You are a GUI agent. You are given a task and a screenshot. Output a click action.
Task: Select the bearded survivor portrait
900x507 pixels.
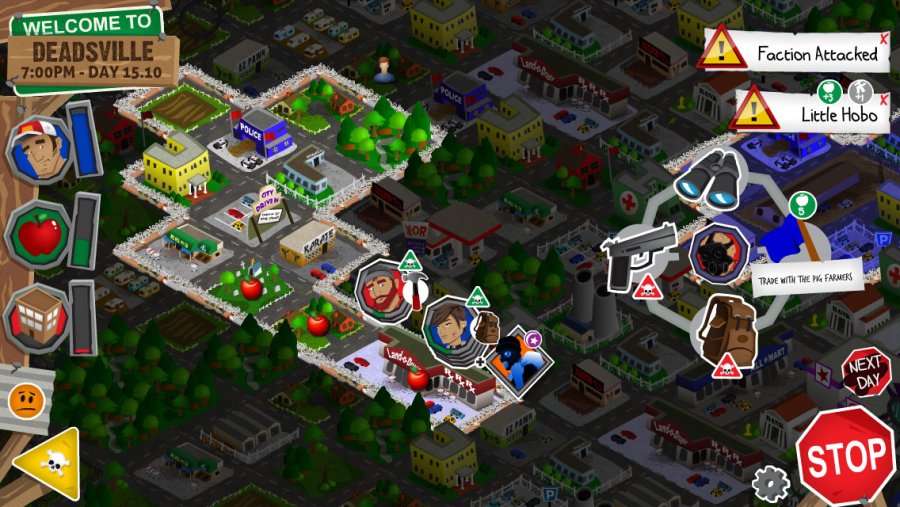384,290
